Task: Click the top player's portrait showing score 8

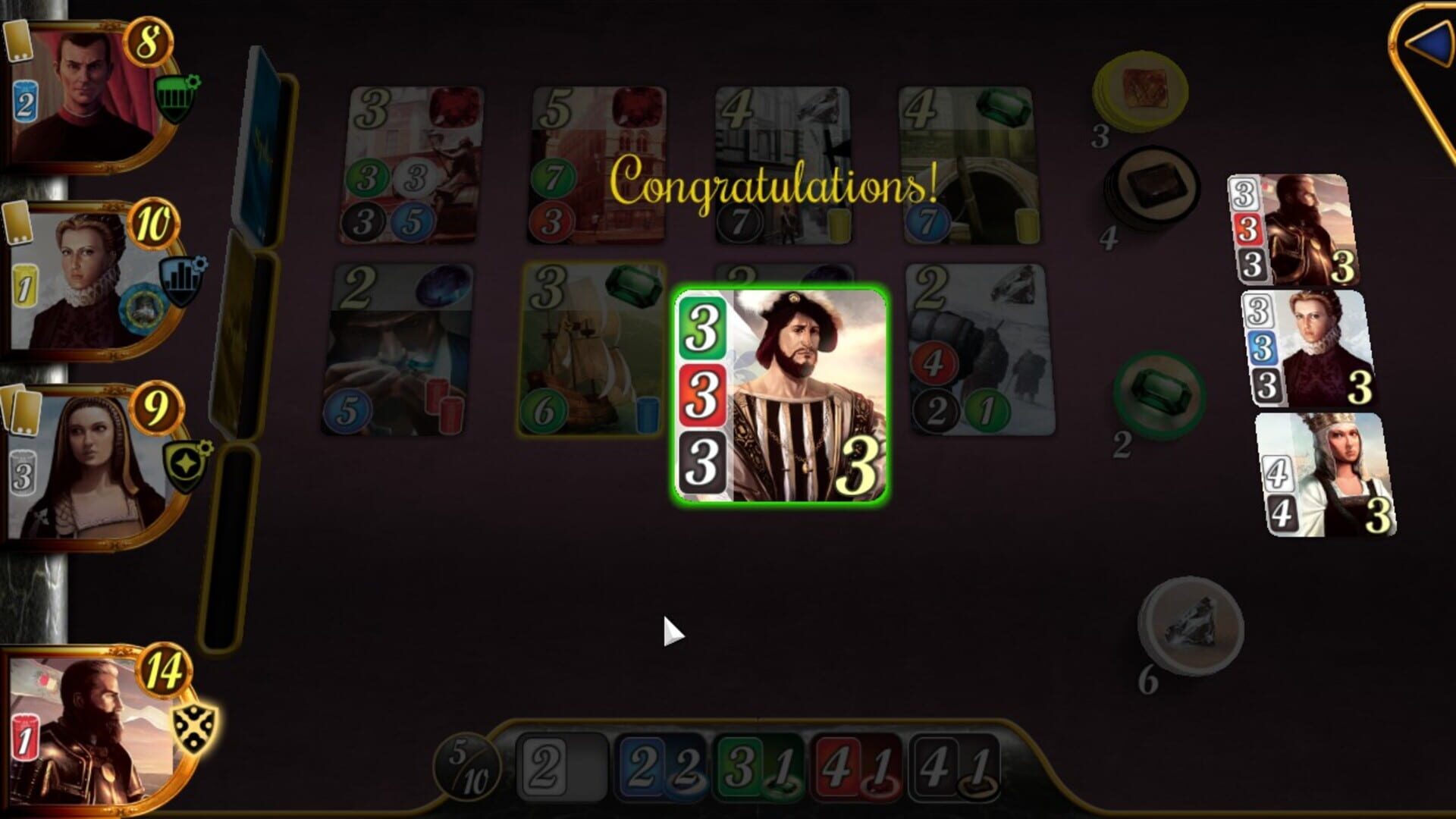Action: point(83,87)
